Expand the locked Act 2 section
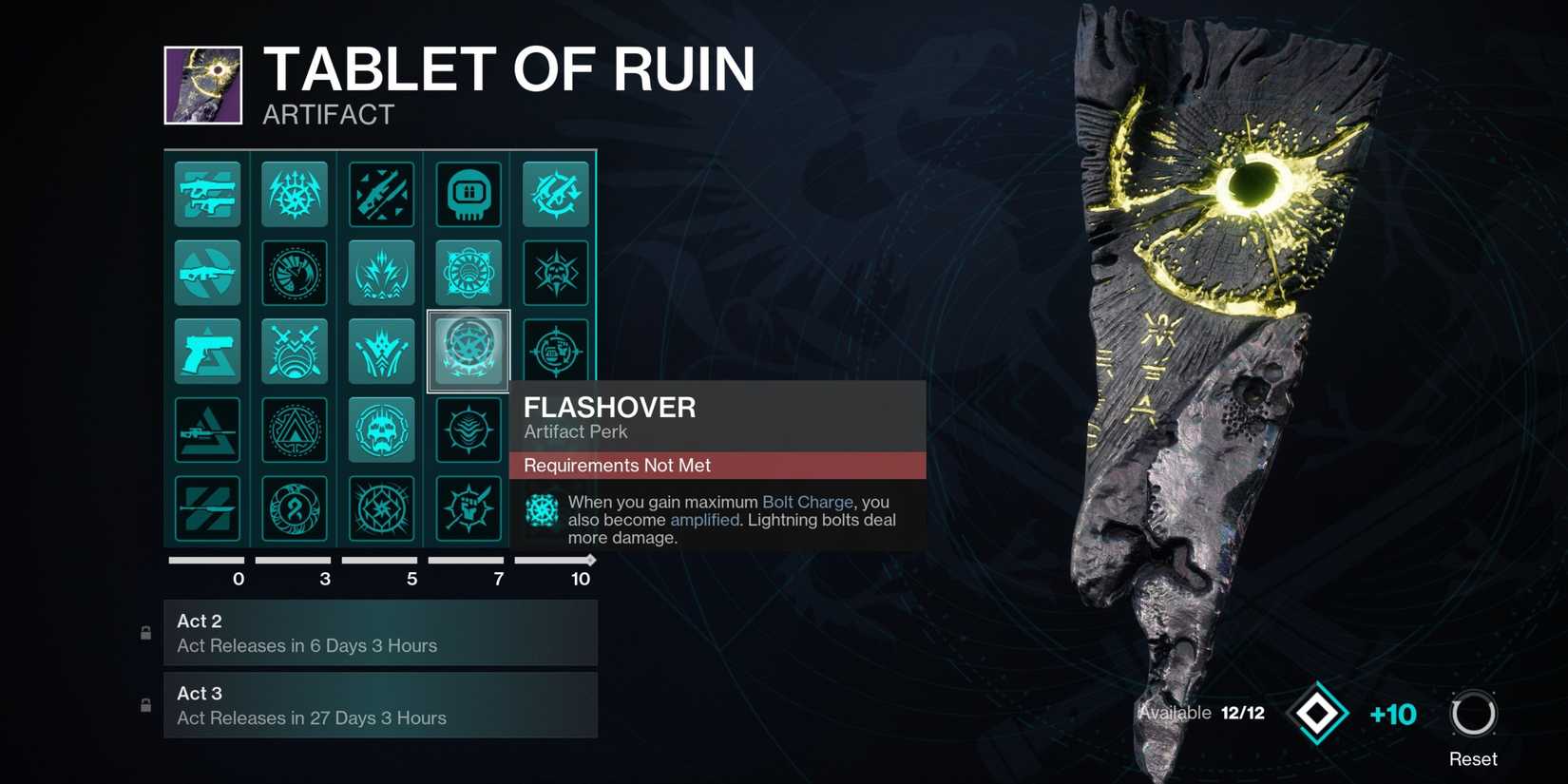1568x784 pixels. pyautogui.click(x=380, y=633)
